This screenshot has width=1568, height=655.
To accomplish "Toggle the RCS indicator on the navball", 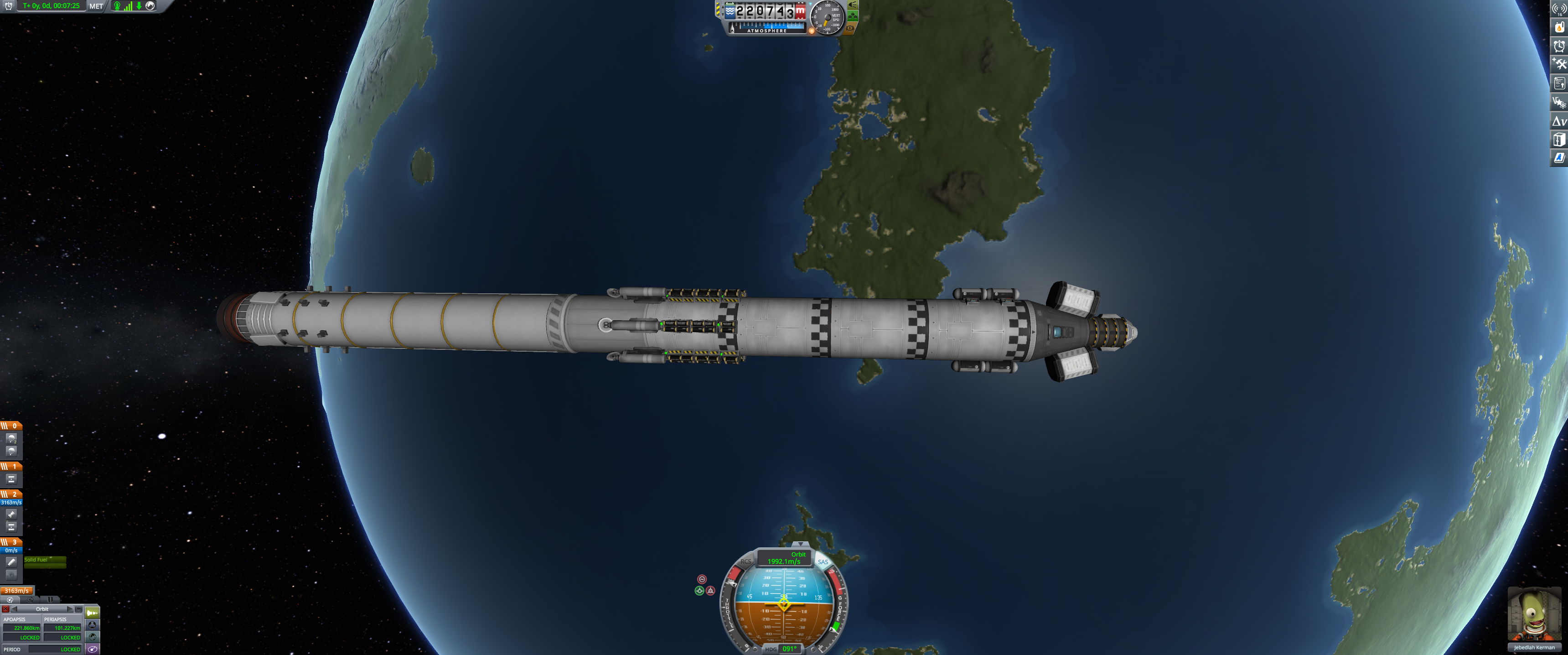I will 745,562.
